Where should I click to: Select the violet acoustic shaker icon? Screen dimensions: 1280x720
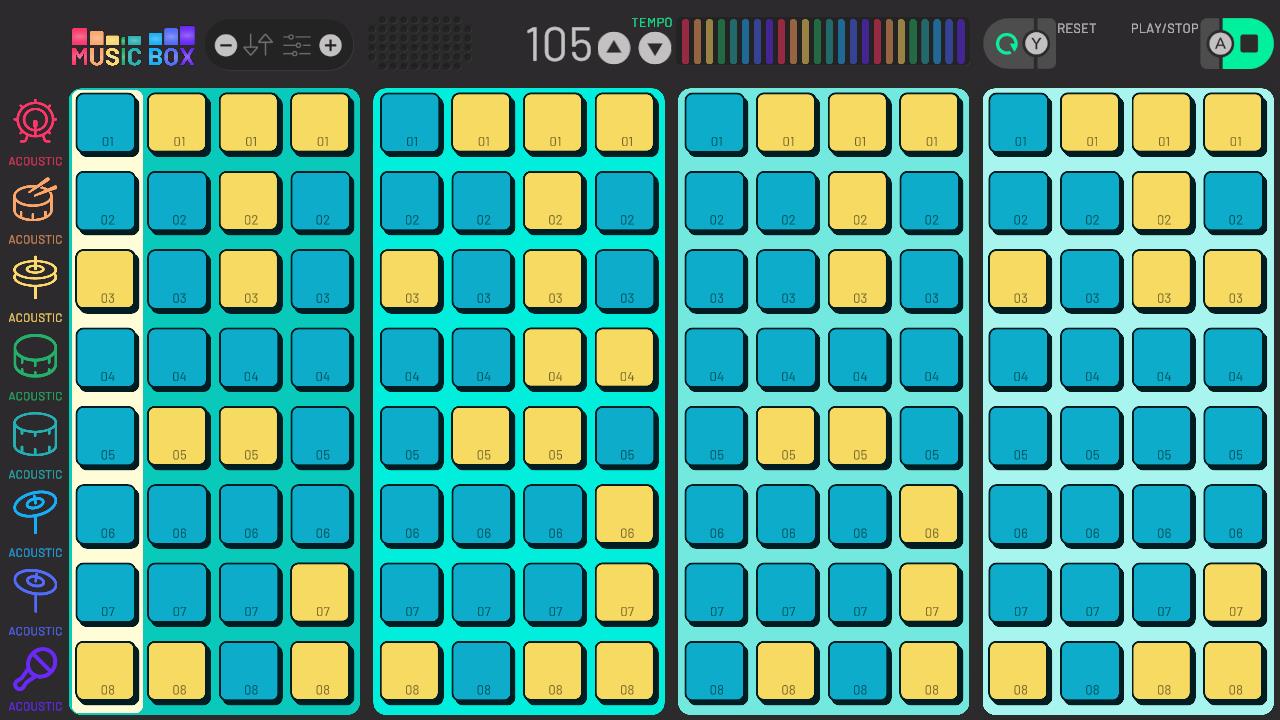[35, 669]
